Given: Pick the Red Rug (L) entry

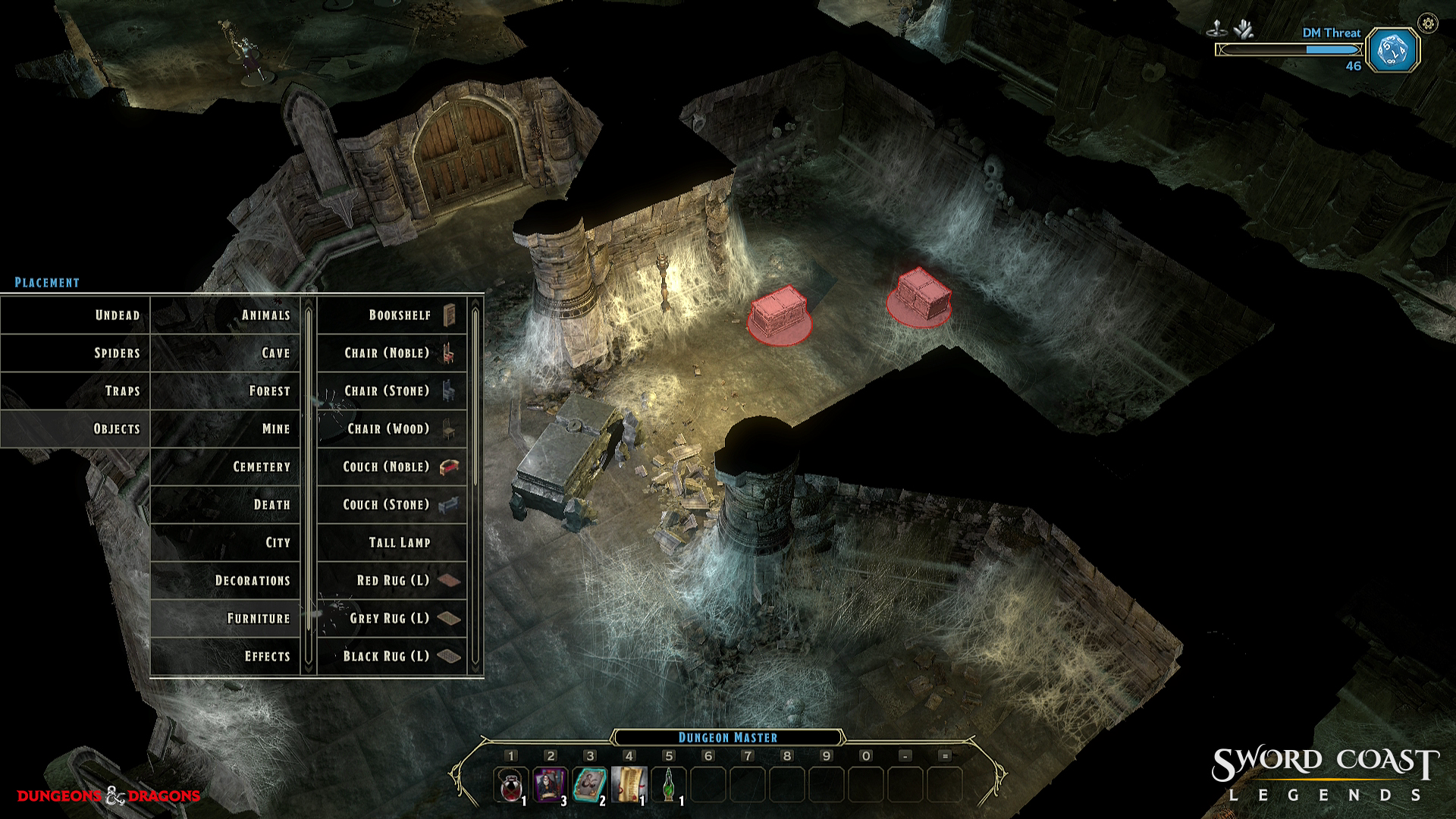Looking at the screenshot, I should click(393, 581).
